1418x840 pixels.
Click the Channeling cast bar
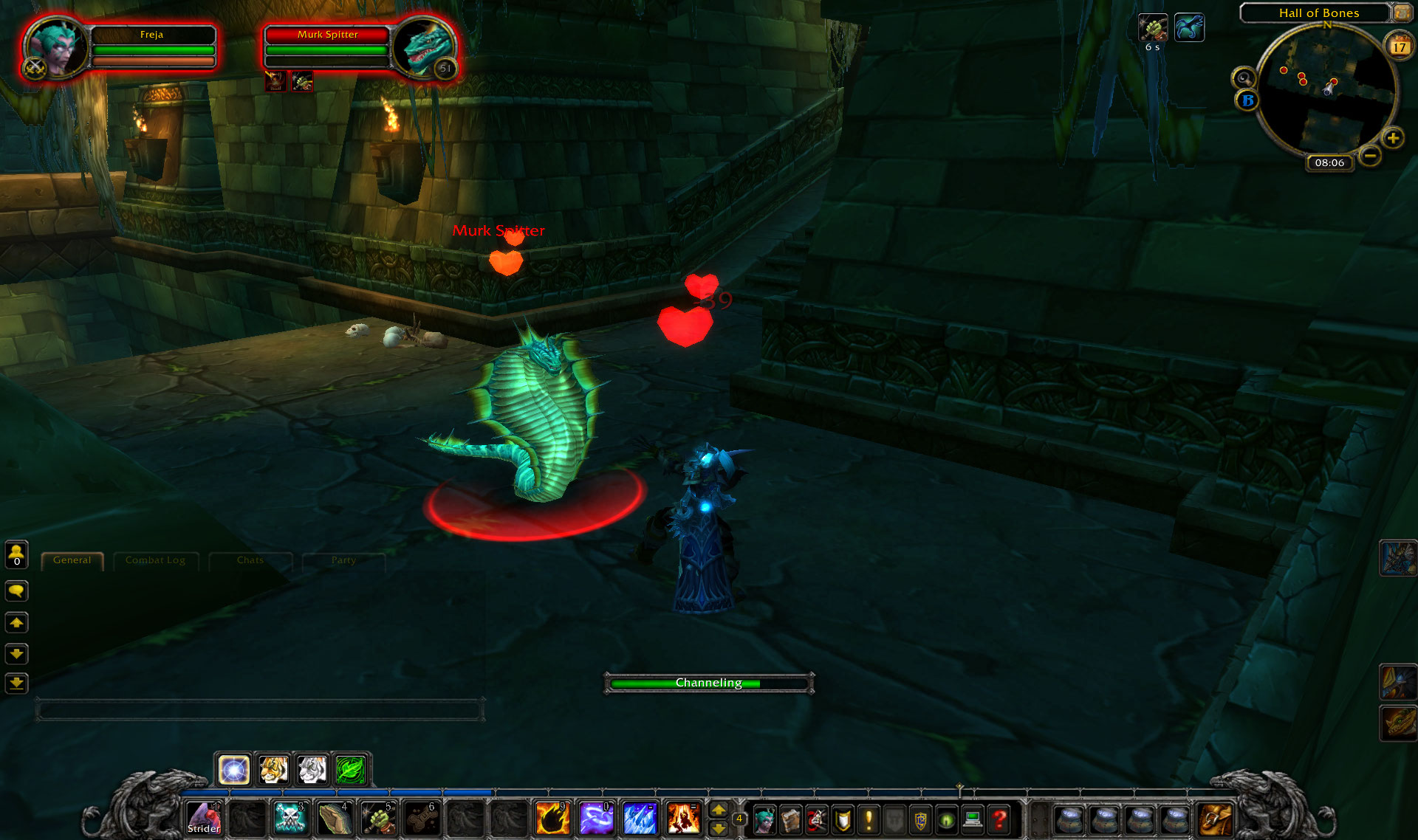(x=708, y=683)
